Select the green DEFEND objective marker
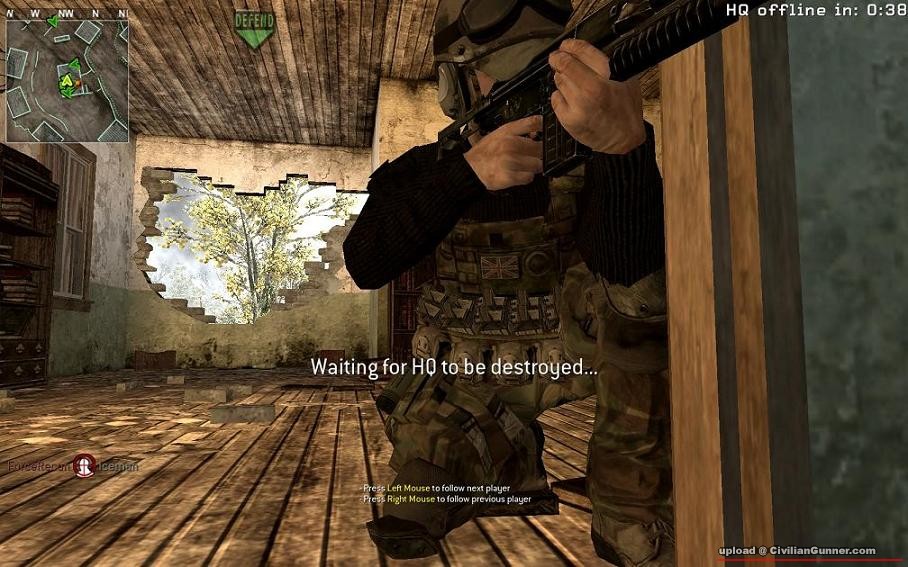 click(x=254, y=28)
